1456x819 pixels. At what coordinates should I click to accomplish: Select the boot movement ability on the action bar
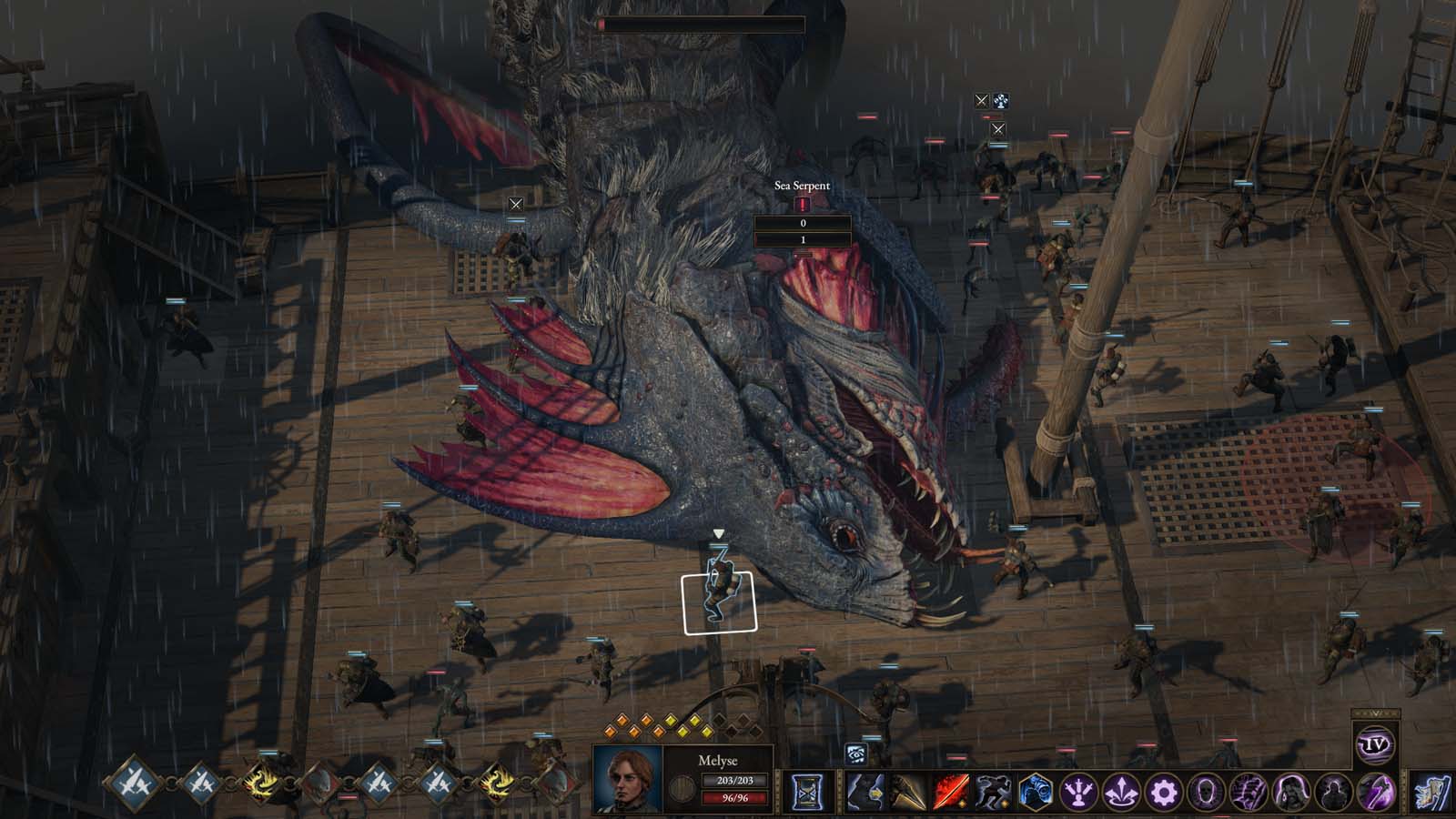pyautogui.click(x=863, y=794)
